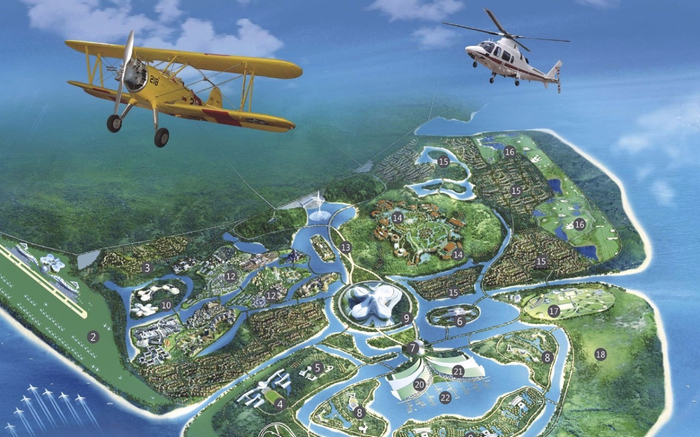Choose map marker number 10
The height and width of the screenshot is (437, 700).
(166, 305)
